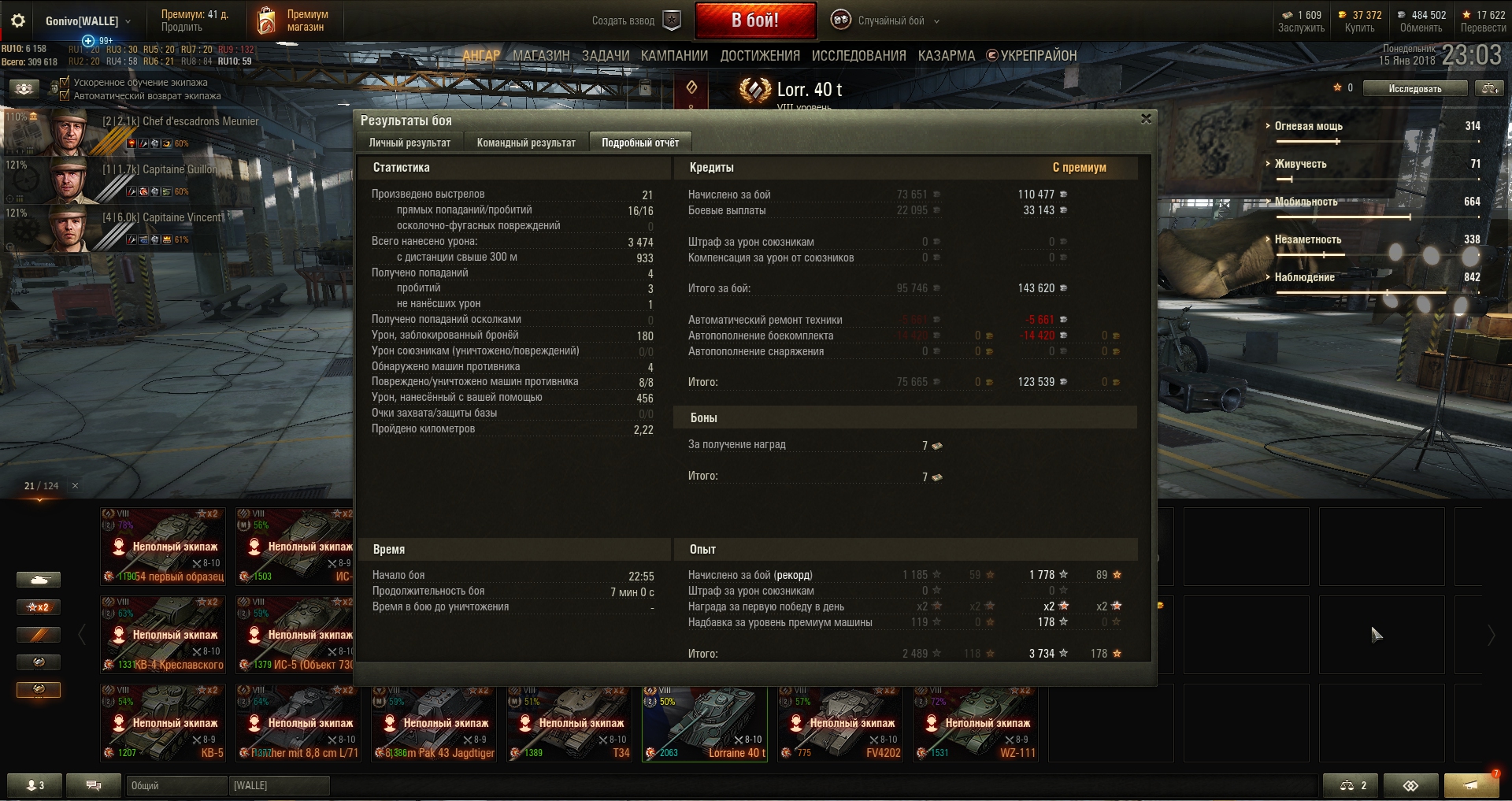Open the УКРЕПРАЙОН stronghold

coord(1032,56)
